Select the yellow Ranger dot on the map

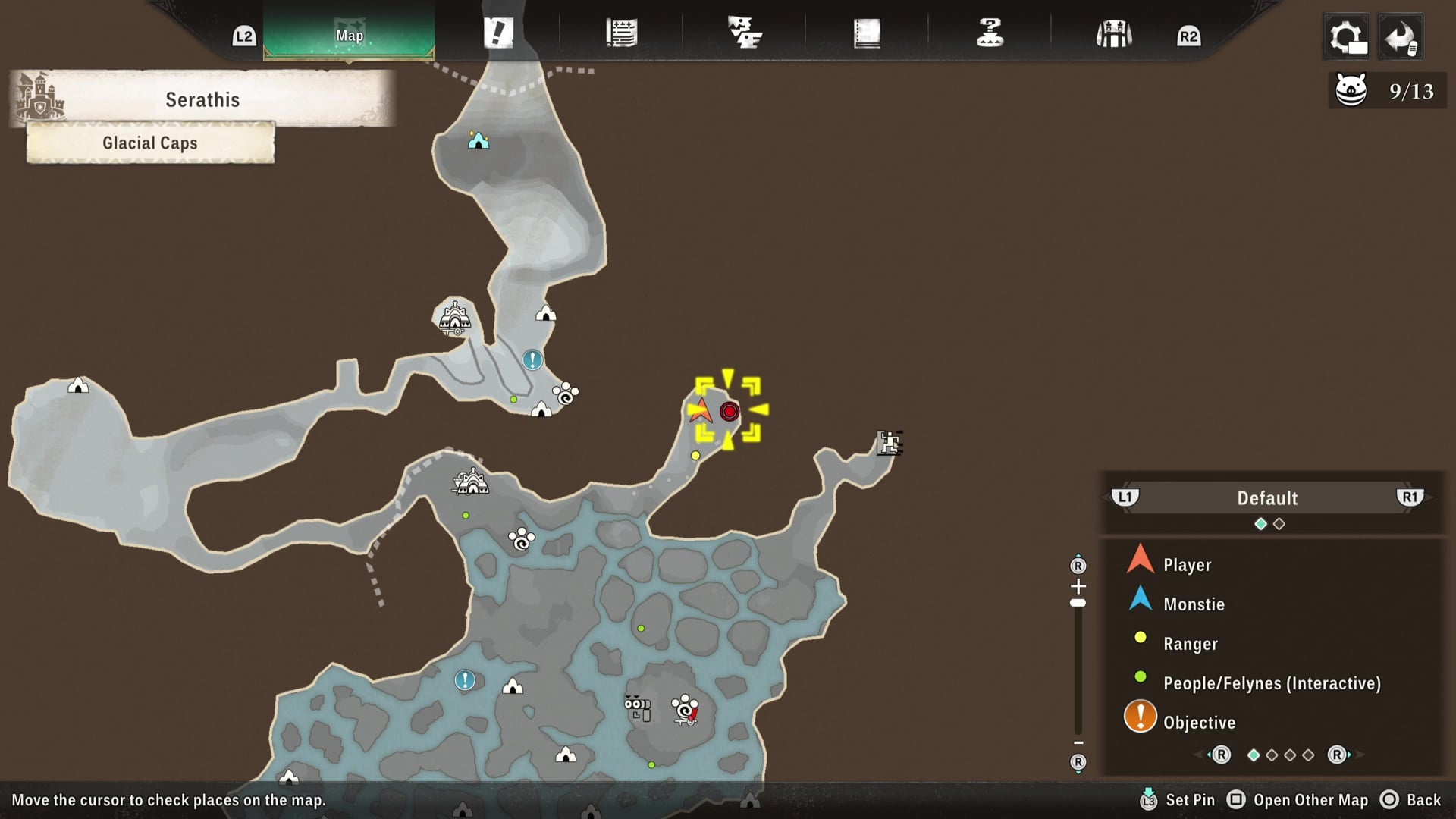pos(695,456)
